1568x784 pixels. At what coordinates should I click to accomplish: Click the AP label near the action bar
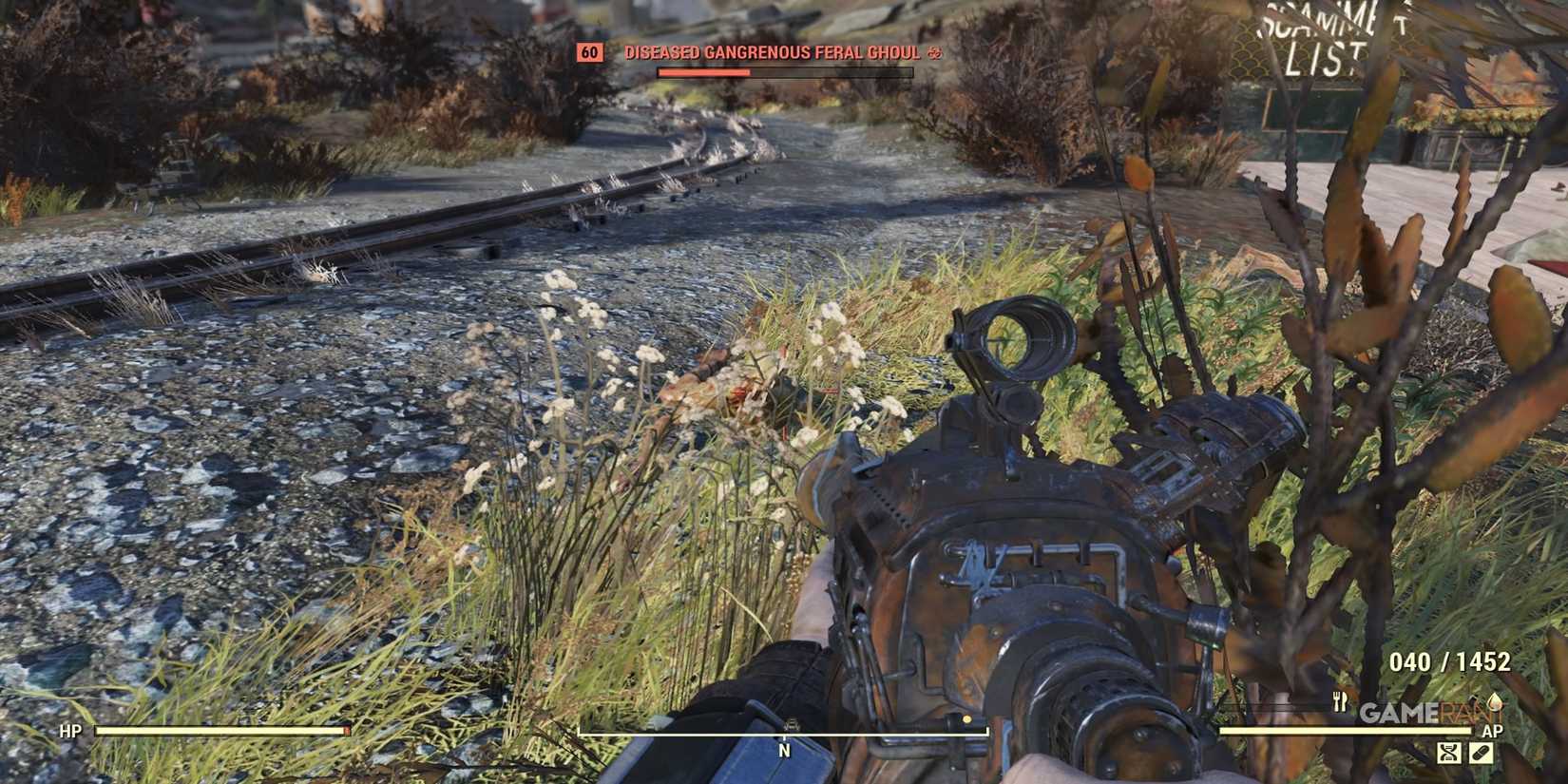point(1493,730)
